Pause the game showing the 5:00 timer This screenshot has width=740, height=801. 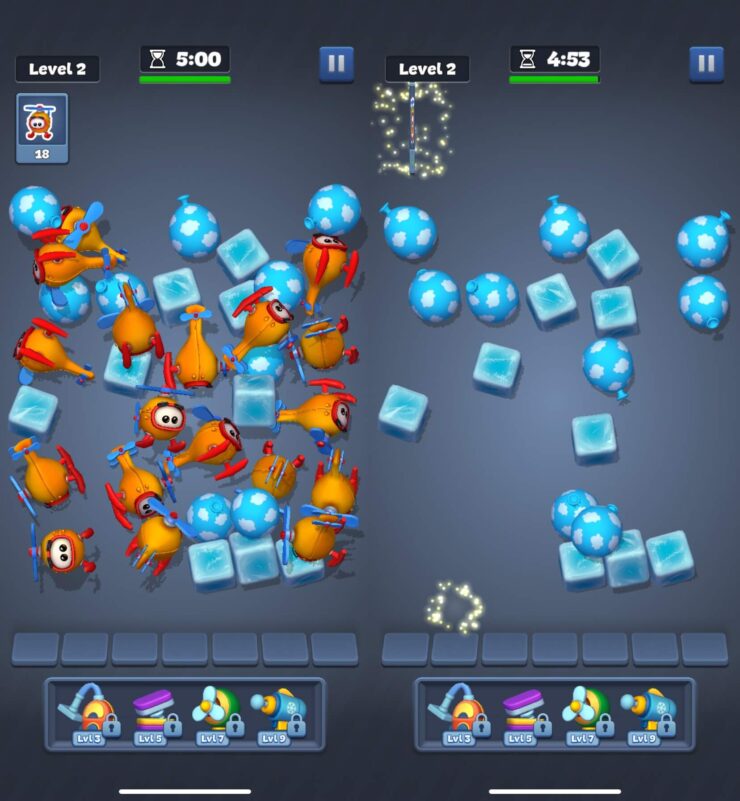(336, 64)
